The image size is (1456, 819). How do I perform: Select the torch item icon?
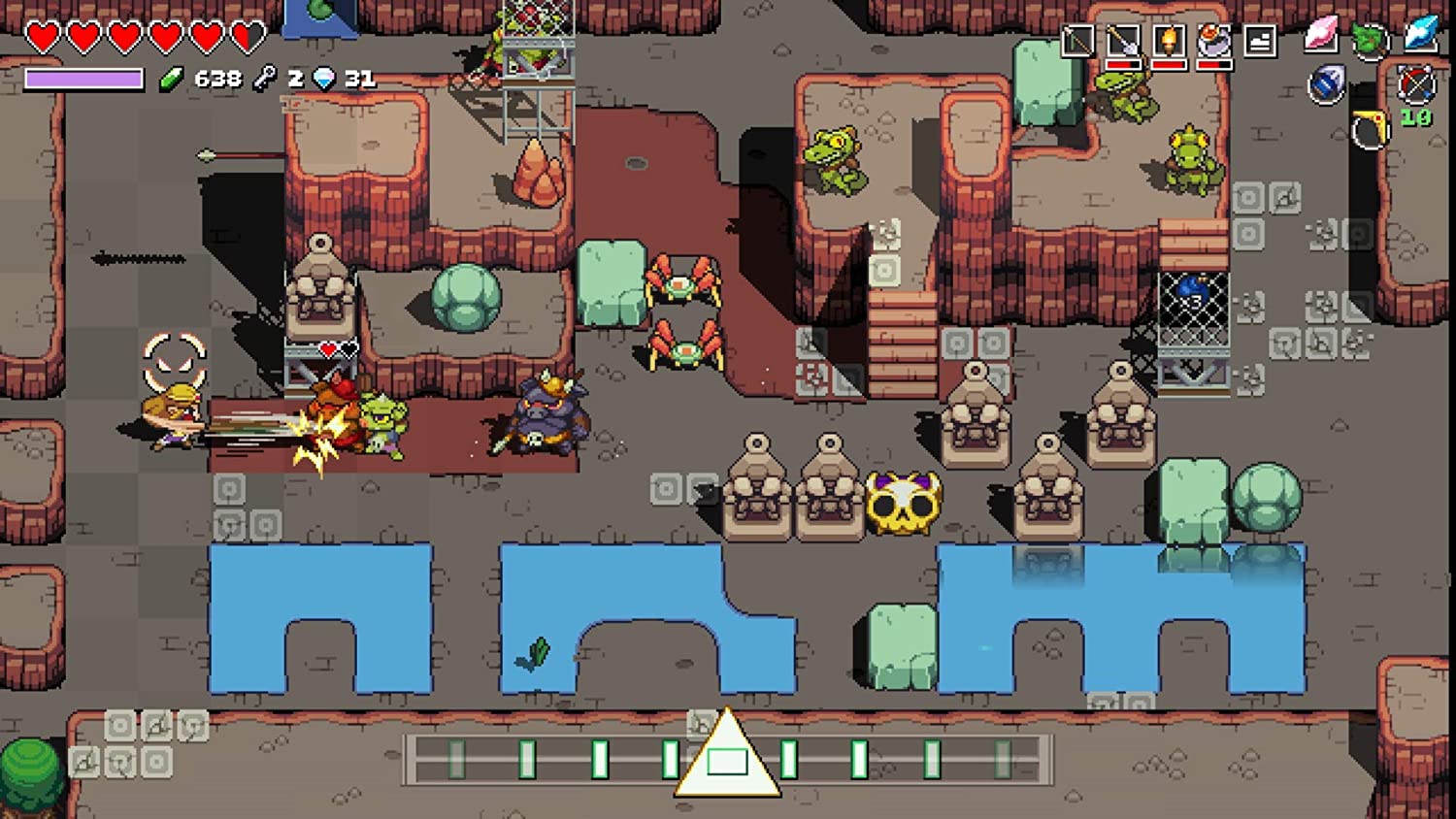point(1170,41)
